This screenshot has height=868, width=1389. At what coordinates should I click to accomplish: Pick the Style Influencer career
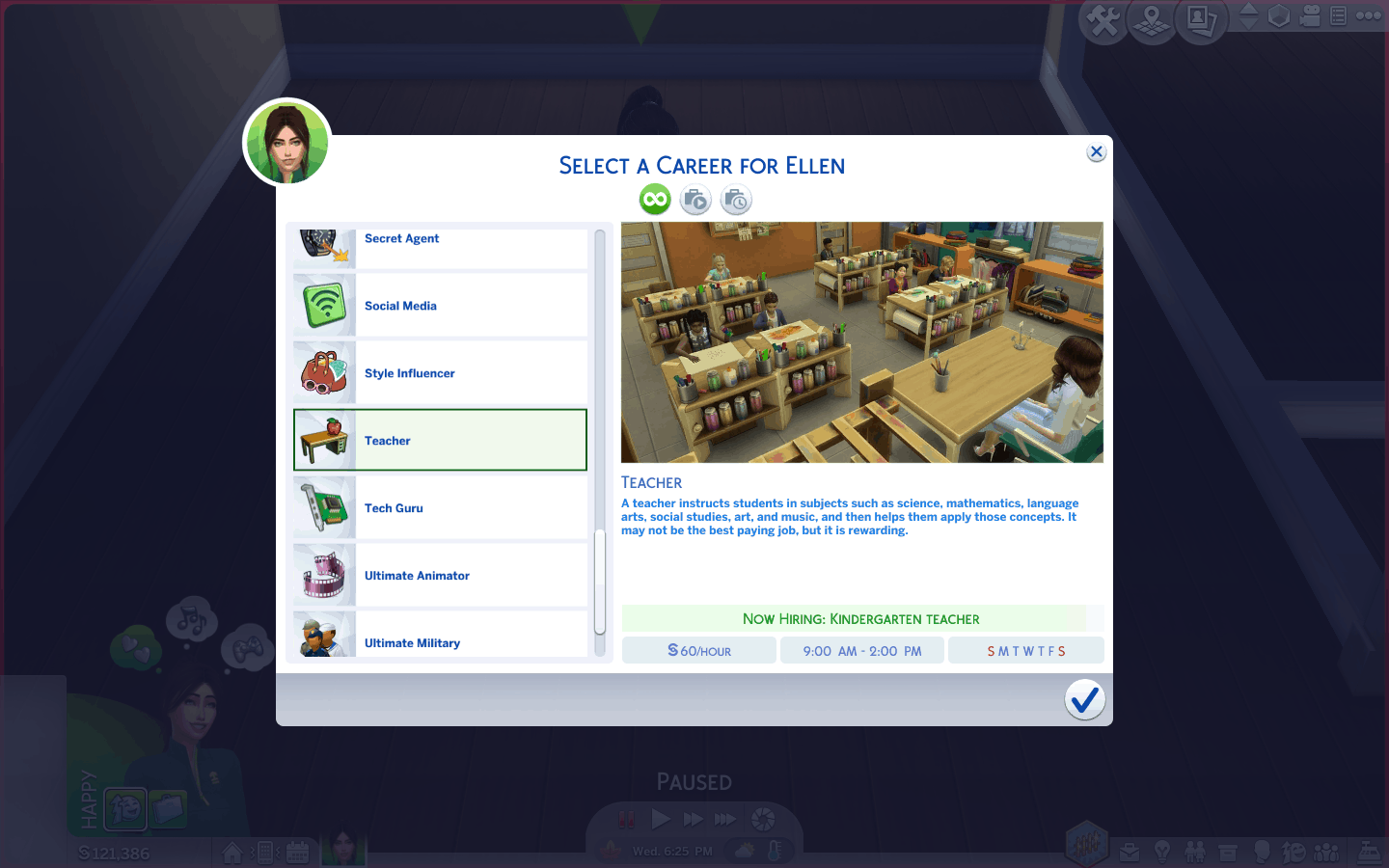pyautogui.click(x=440, y=373)
